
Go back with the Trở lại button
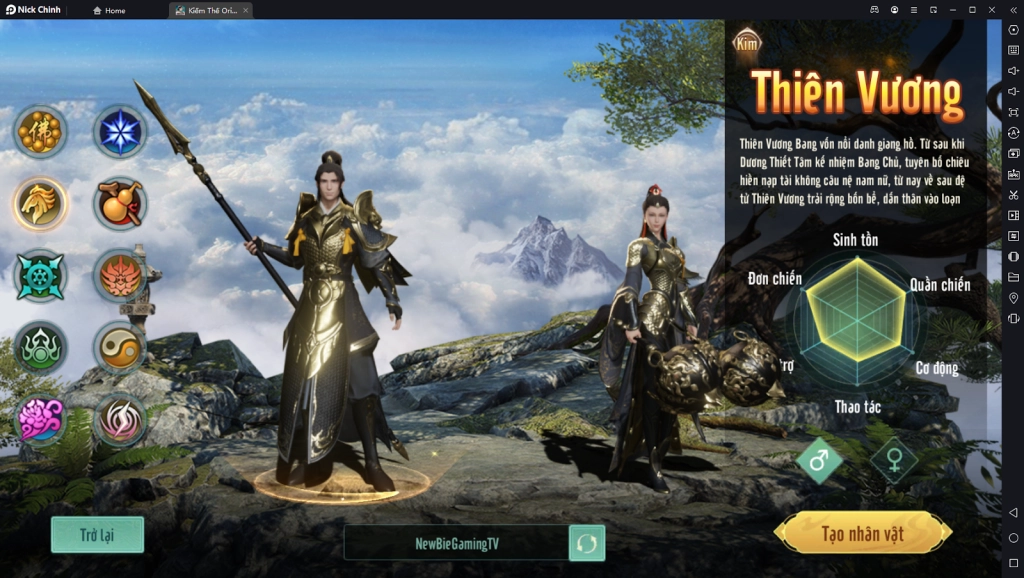point(97,535)
